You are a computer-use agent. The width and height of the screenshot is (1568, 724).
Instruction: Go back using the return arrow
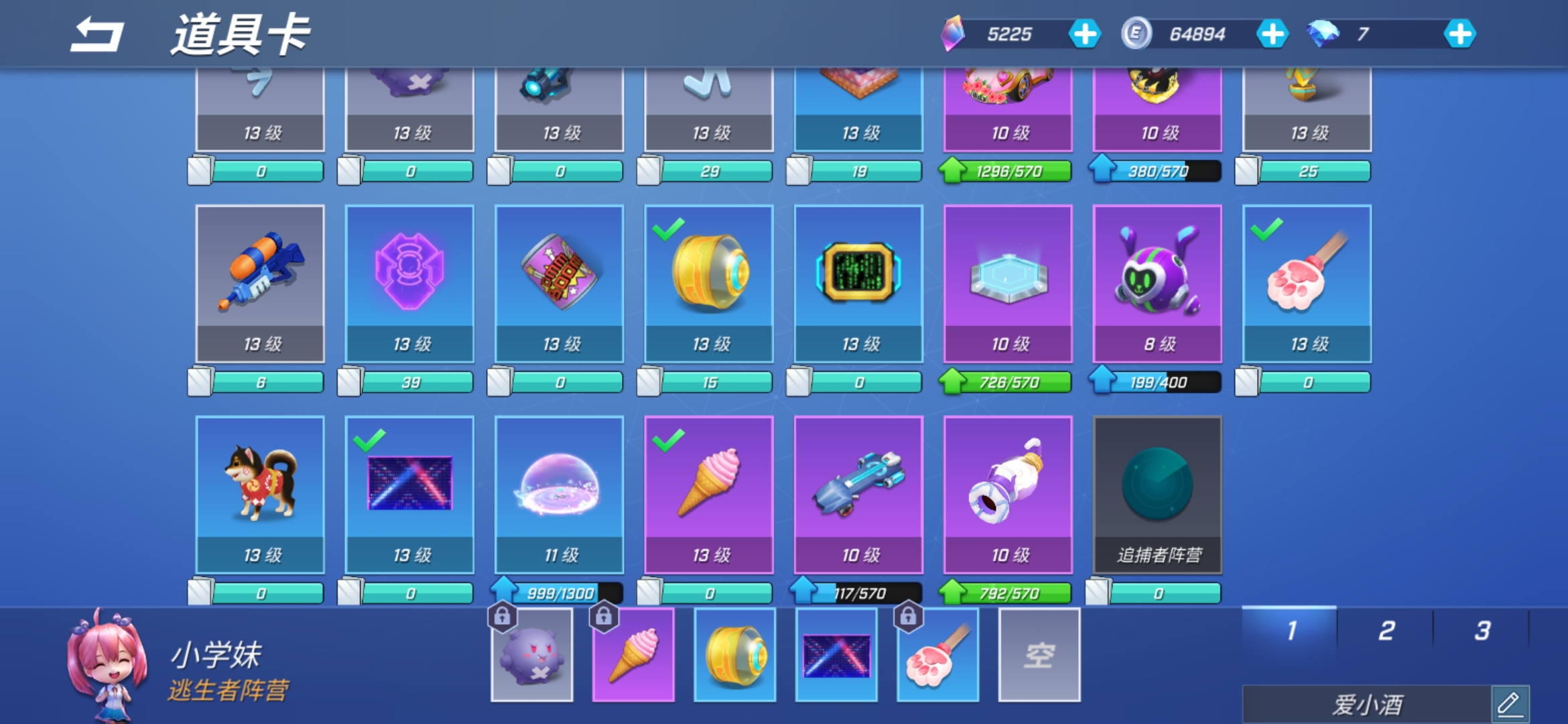click(98, 35)
